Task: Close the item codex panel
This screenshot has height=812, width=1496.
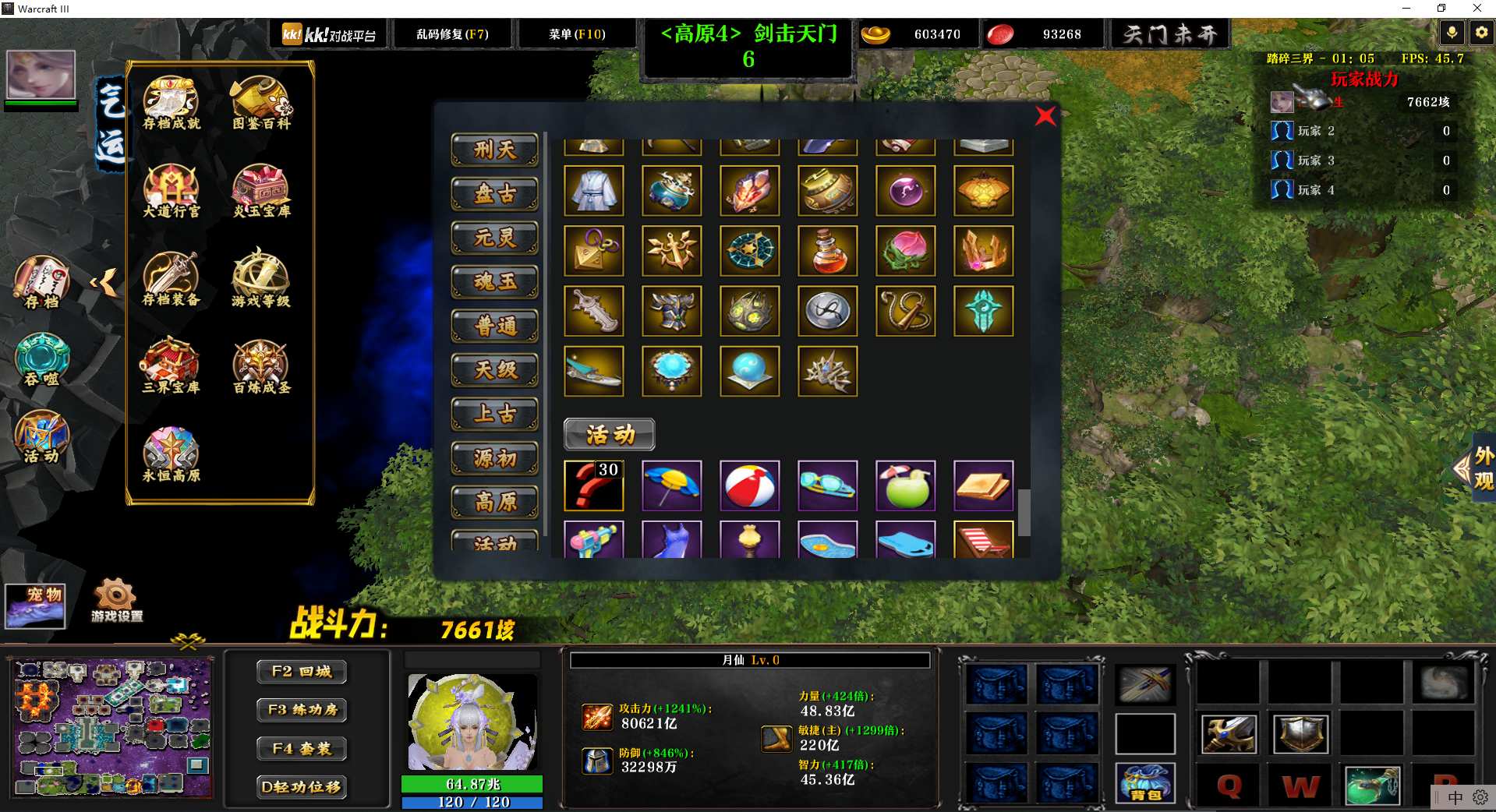Action: 1045,116
